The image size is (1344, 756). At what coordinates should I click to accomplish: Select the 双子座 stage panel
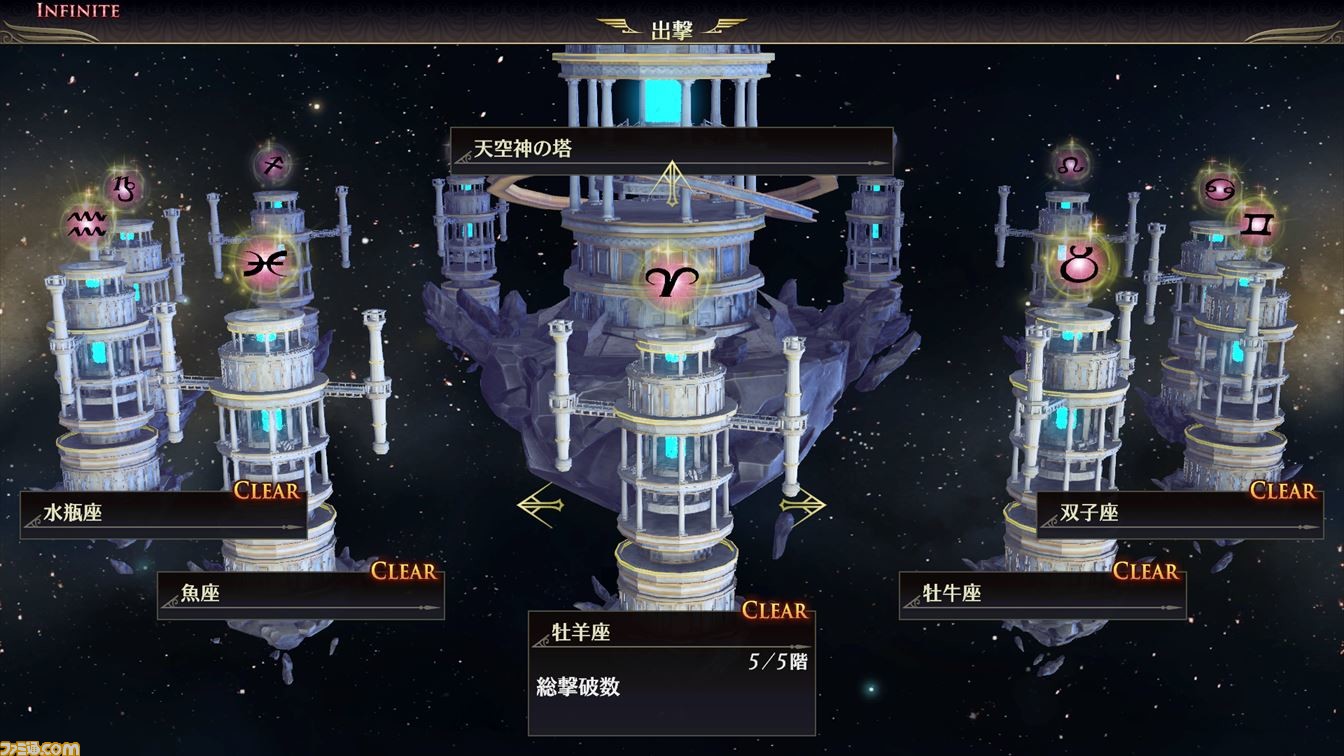1179,514
